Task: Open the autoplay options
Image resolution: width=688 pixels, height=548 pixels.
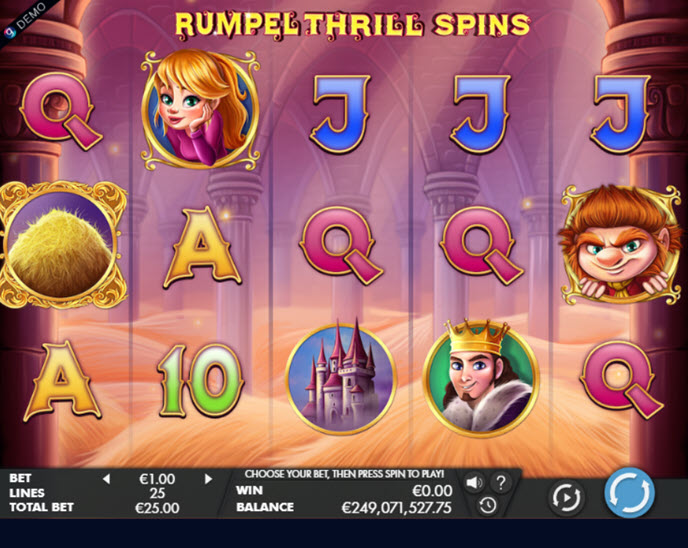Action: 566,496
